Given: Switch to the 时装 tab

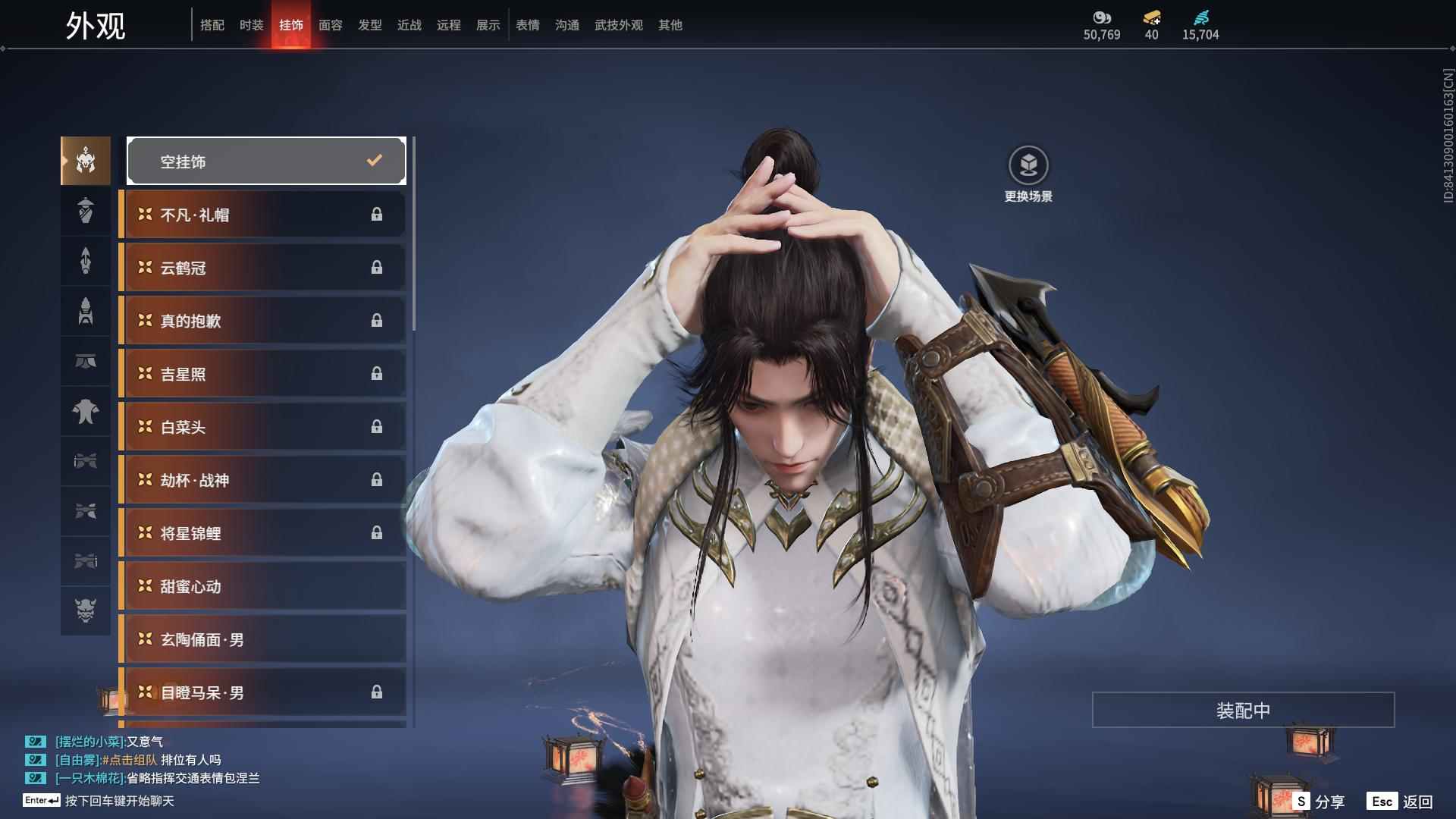Looking at the screenshot, I should [252, 25].
